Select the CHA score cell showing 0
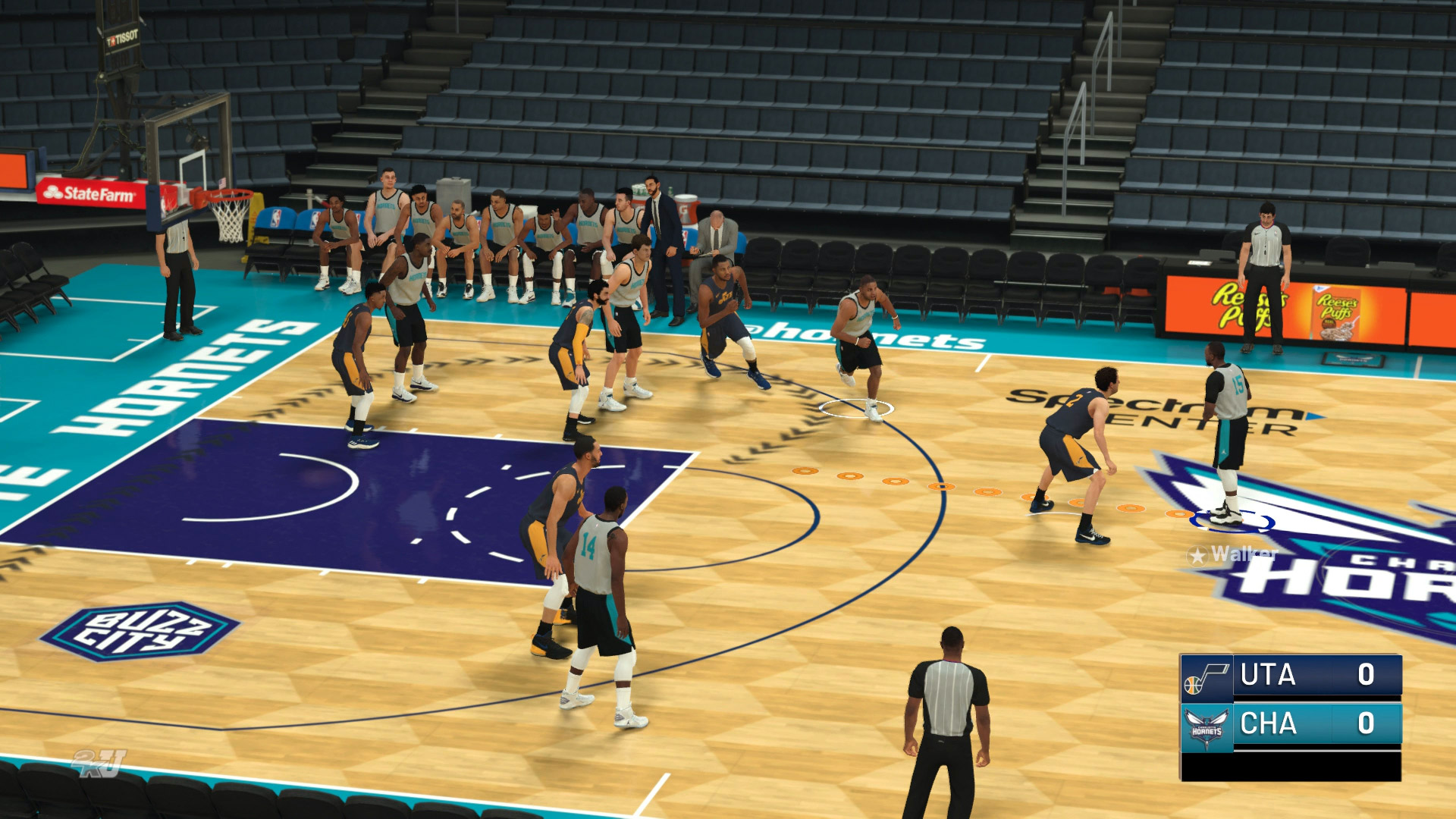The height and width of the screenshot is (819, 1456). (x=1365, y=723)
